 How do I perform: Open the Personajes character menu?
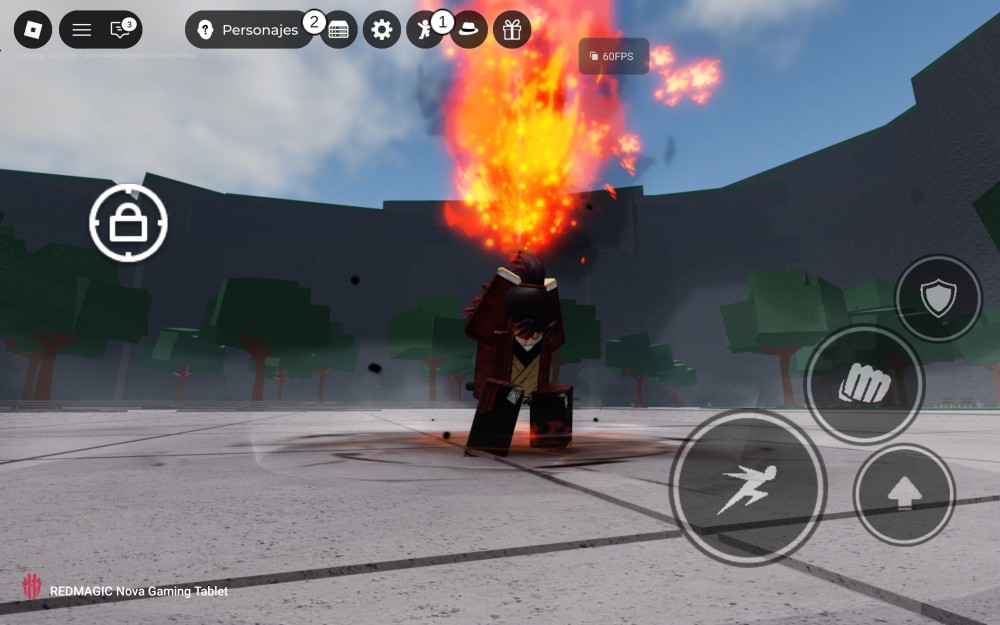248,30
